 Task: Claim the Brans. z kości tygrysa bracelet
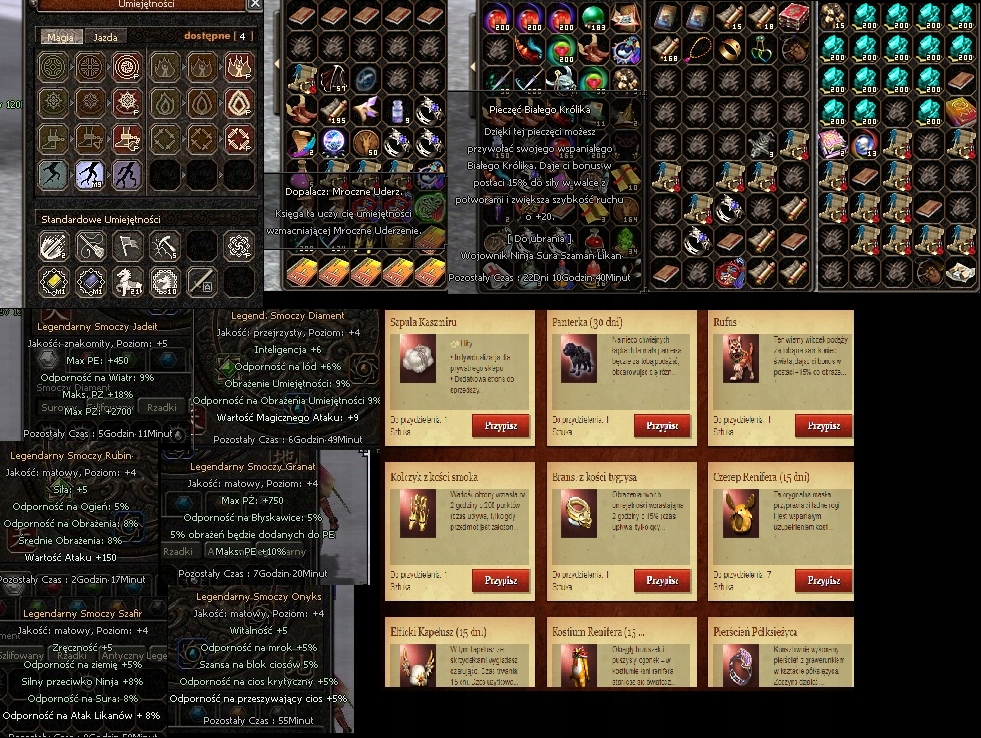click(662, 580)
